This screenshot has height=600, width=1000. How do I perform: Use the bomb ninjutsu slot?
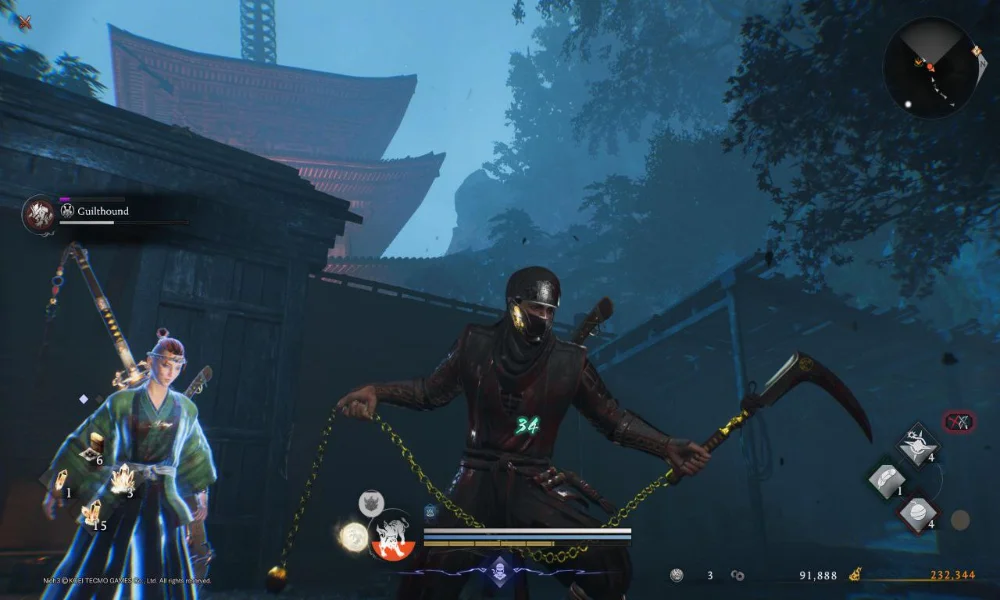[916, 514]
